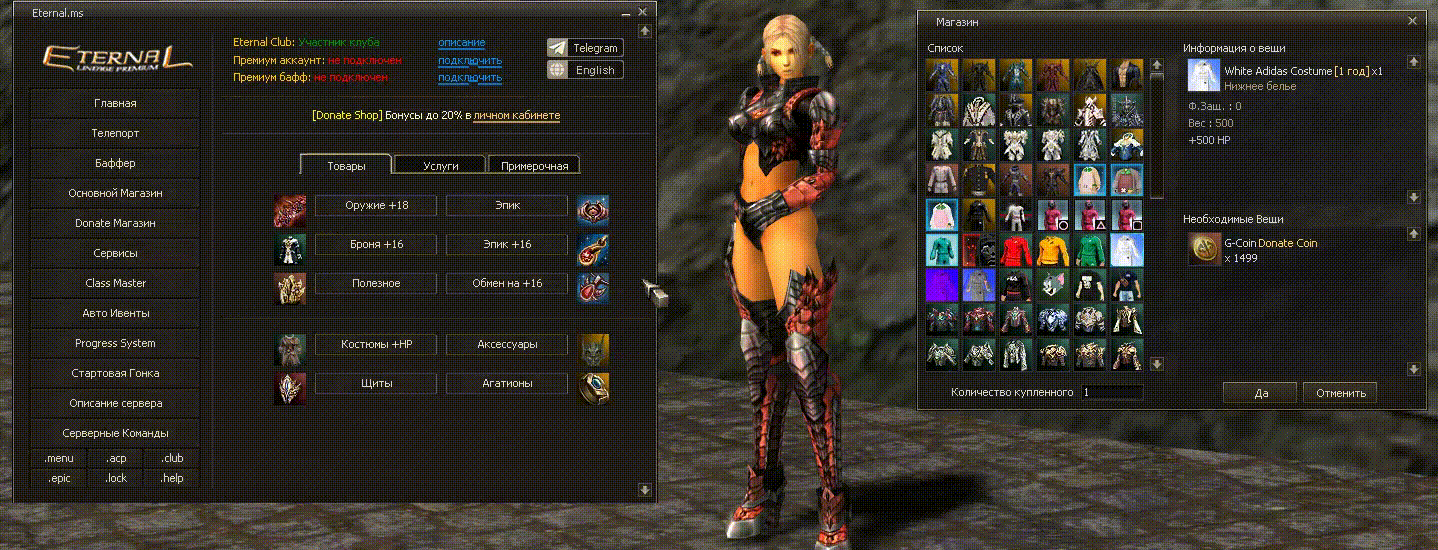Click the Telegram button
1438x550 pixels.
[585, 48]
